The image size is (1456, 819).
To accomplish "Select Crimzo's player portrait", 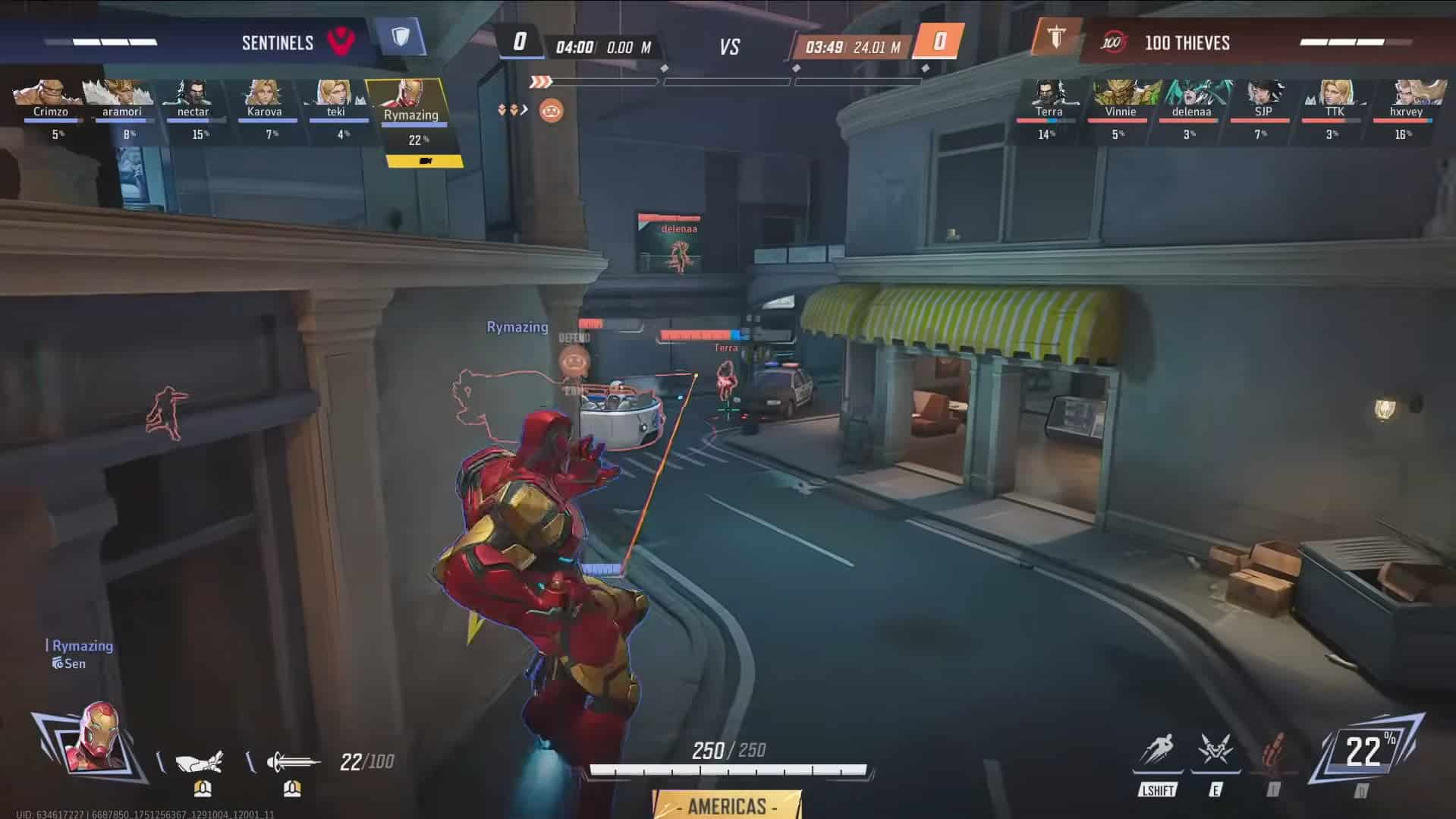I will pos(50,93).
